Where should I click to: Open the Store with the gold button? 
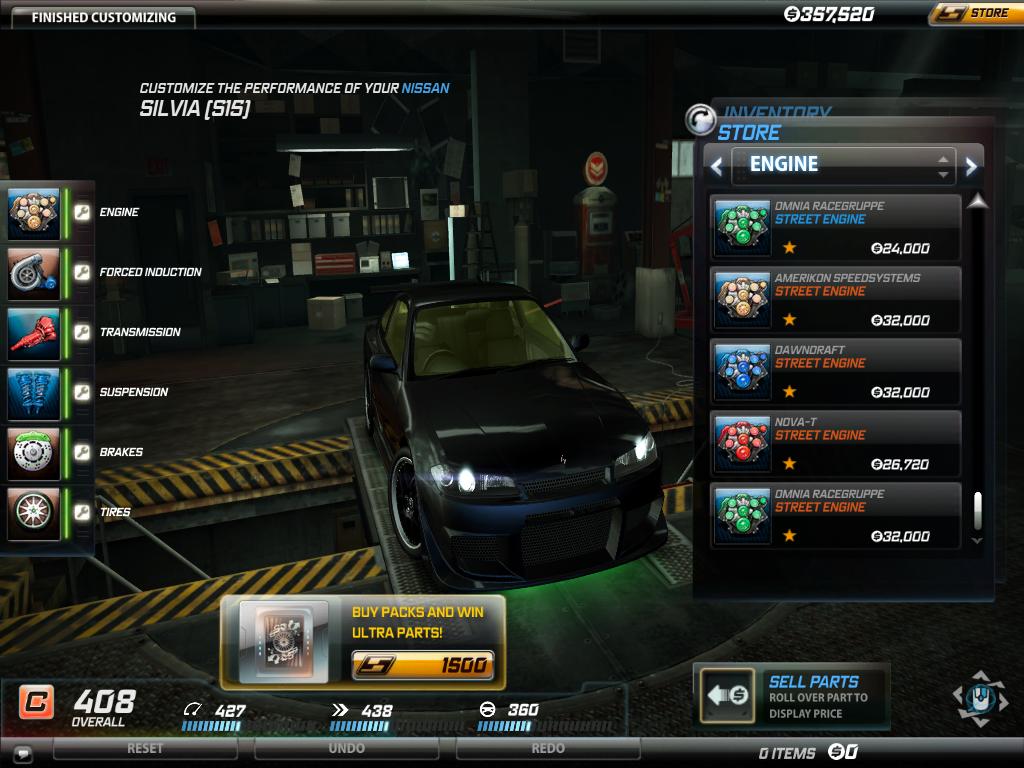[x=975, y=13]
